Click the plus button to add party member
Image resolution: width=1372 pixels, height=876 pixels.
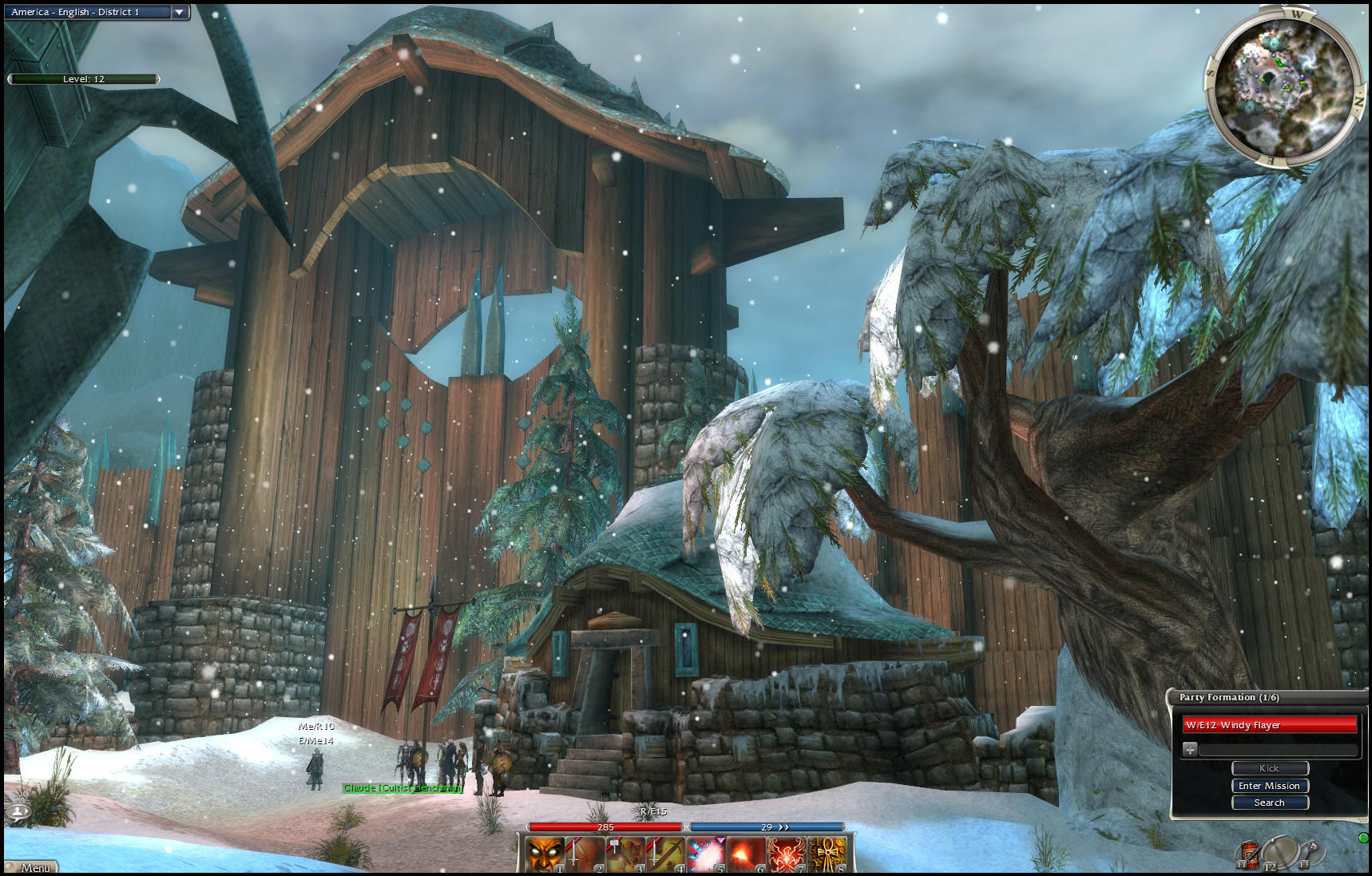pyautogui.click(x=1190, y=749)
